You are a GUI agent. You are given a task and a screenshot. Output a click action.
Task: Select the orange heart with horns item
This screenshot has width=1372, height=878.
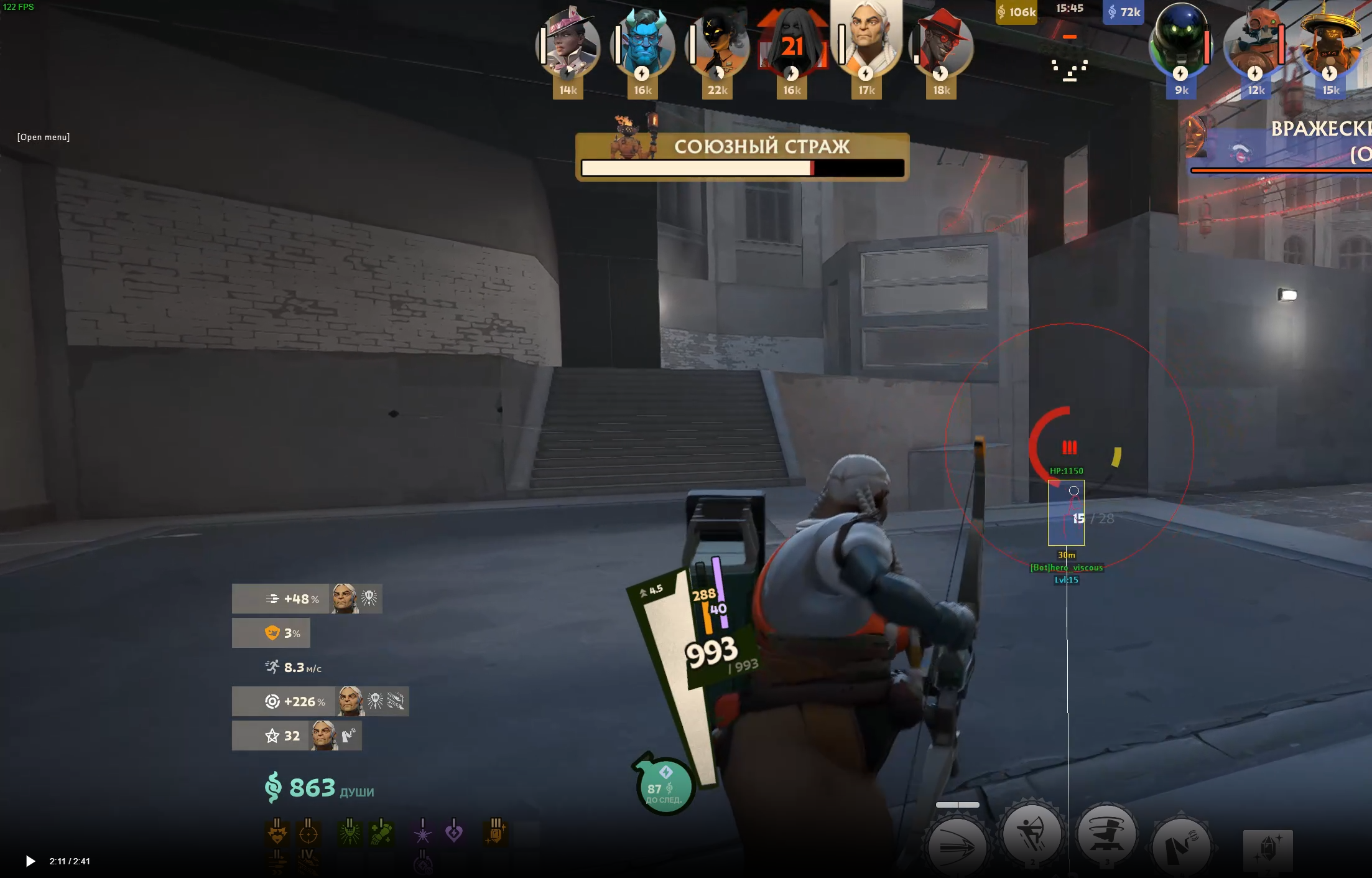[x=277, y=833]
